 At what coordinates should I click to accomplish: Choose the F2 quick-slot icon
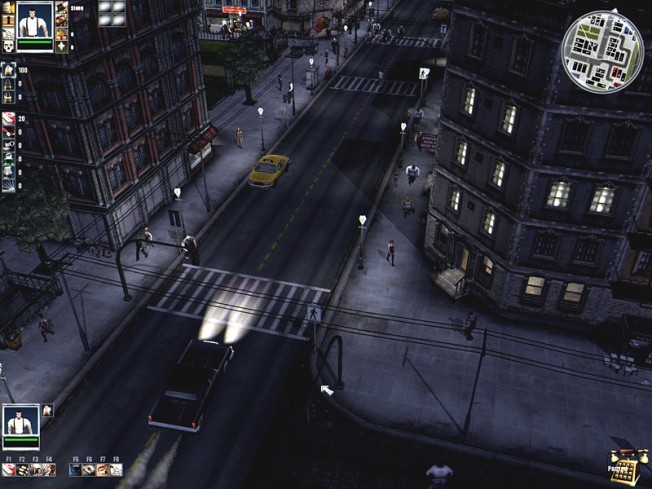coord(22,469)
